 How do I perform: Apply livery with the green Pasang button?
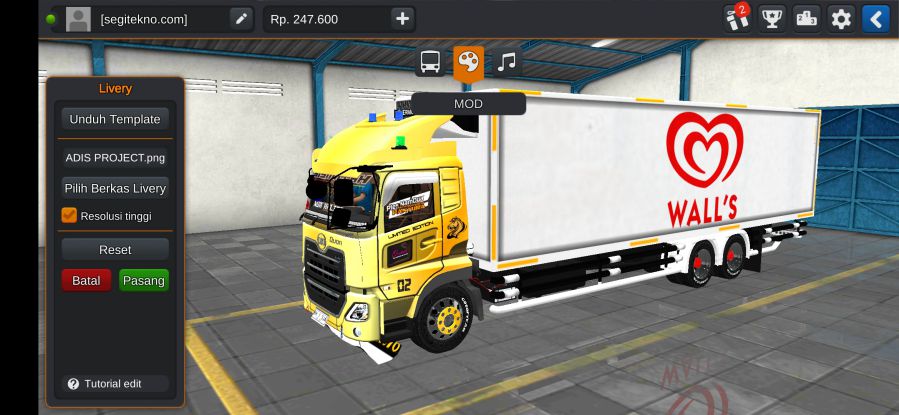coord(143,280)
